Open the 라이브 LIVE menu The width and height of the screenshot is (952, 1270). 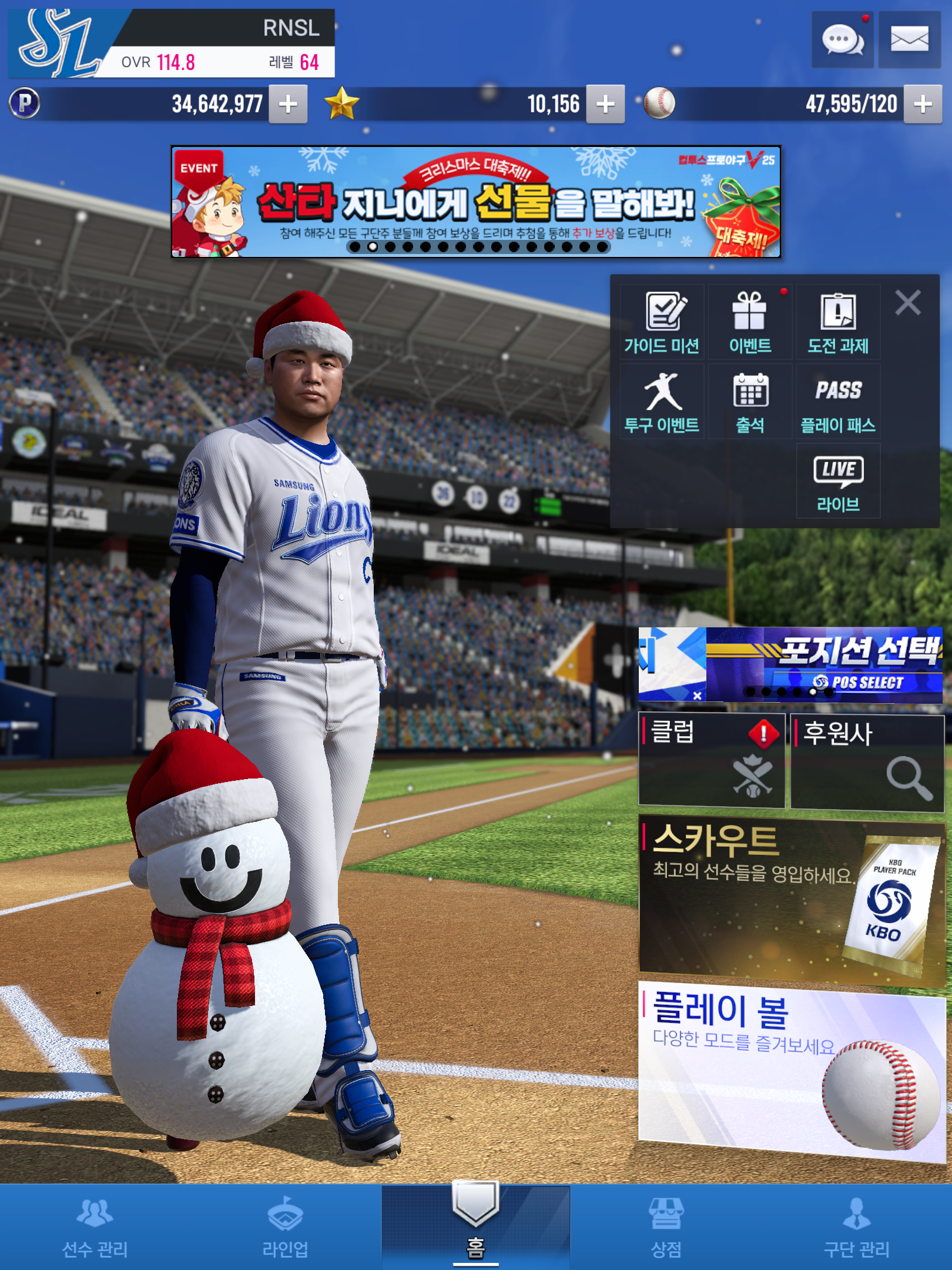[838, 482]
